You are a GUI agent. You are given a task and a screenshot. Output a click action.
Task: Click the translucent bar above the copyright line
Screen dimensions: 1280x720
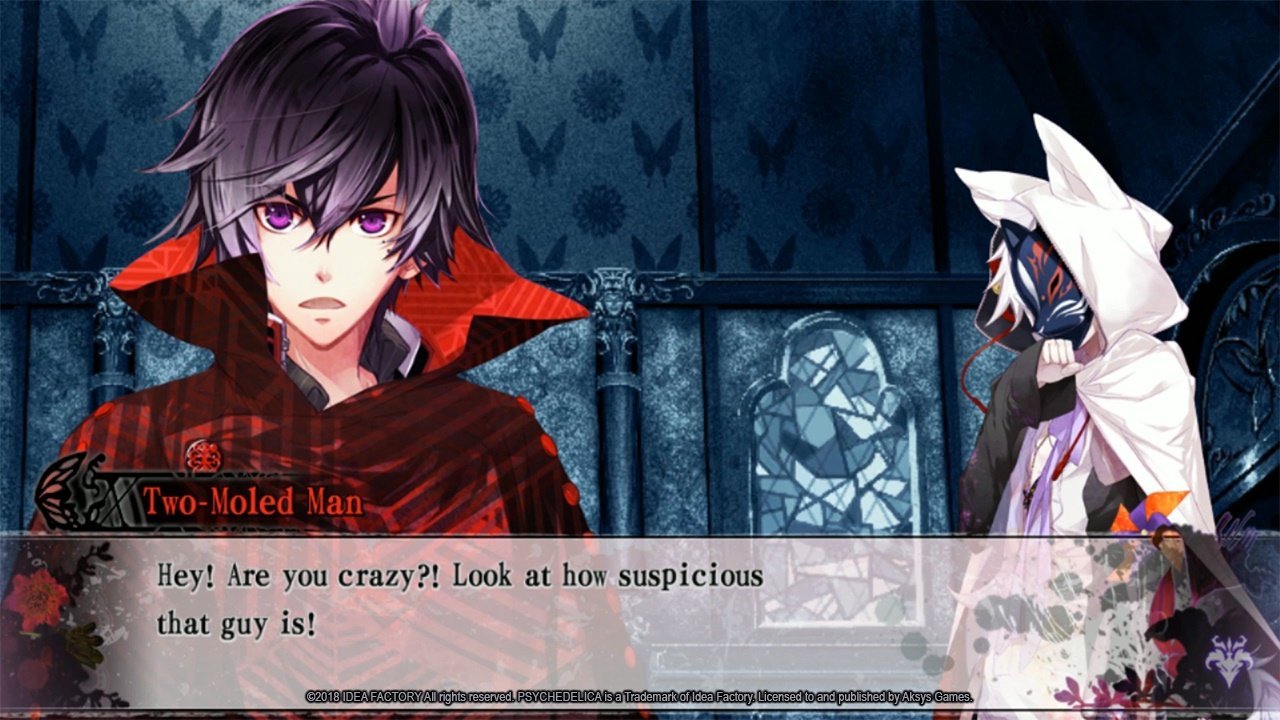click(640, 680)
